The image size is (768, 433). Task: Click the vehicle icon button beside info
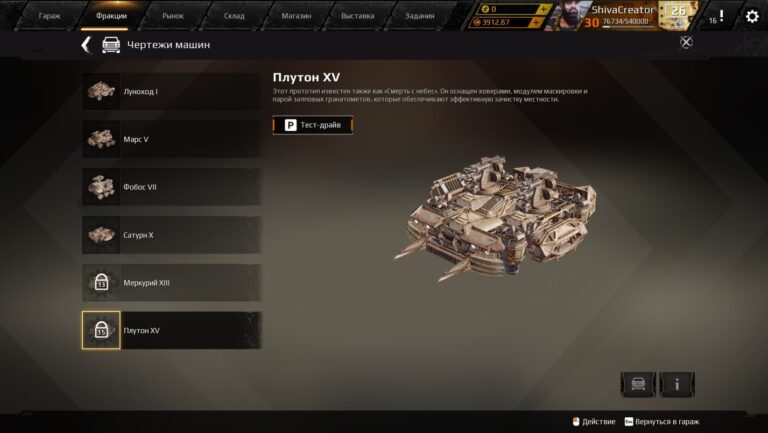coord(638,384)
